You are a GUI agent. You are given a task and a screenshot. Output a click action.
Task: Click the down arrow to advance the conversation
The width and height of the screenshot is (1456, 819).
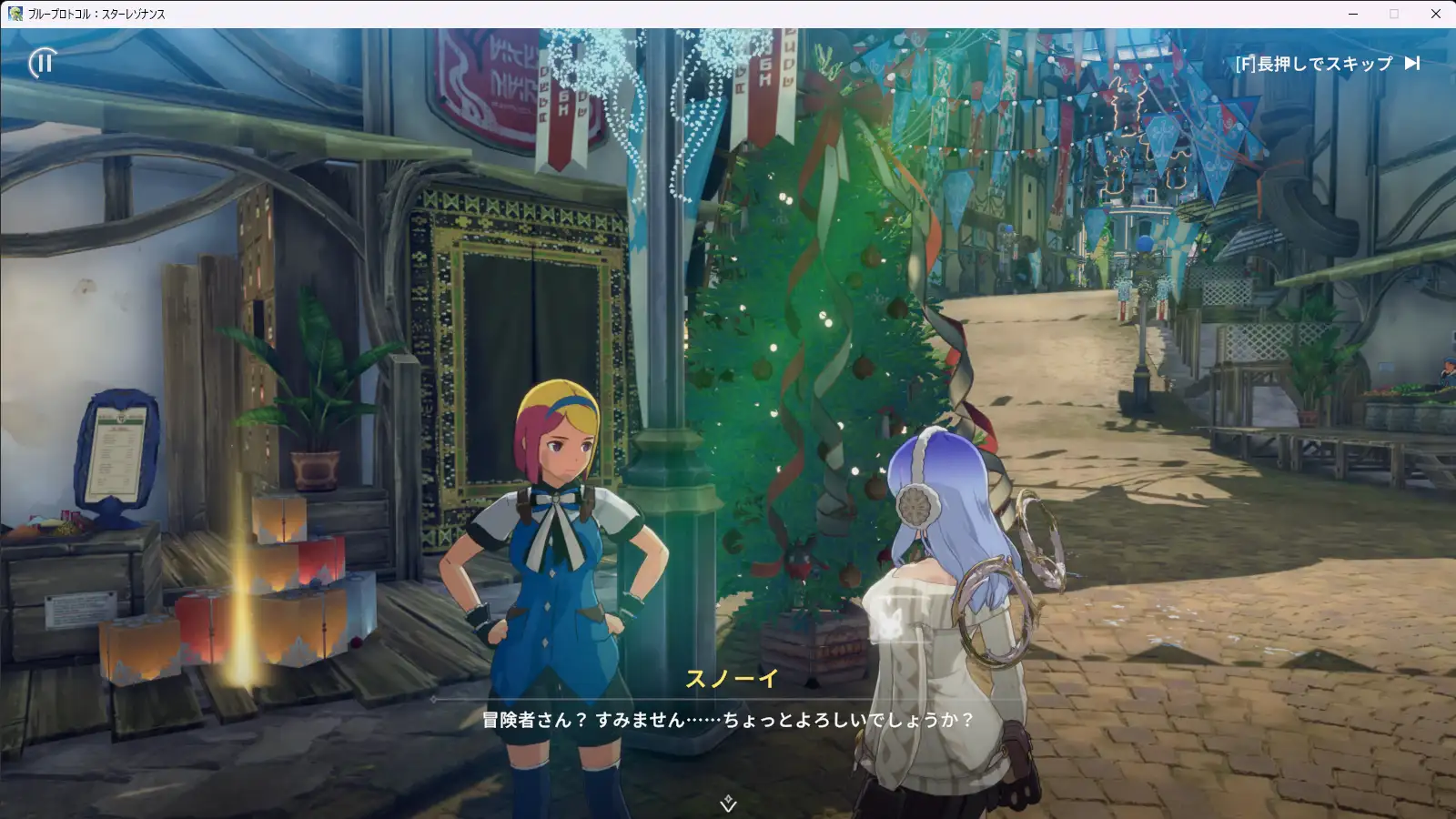pos(728,807)
